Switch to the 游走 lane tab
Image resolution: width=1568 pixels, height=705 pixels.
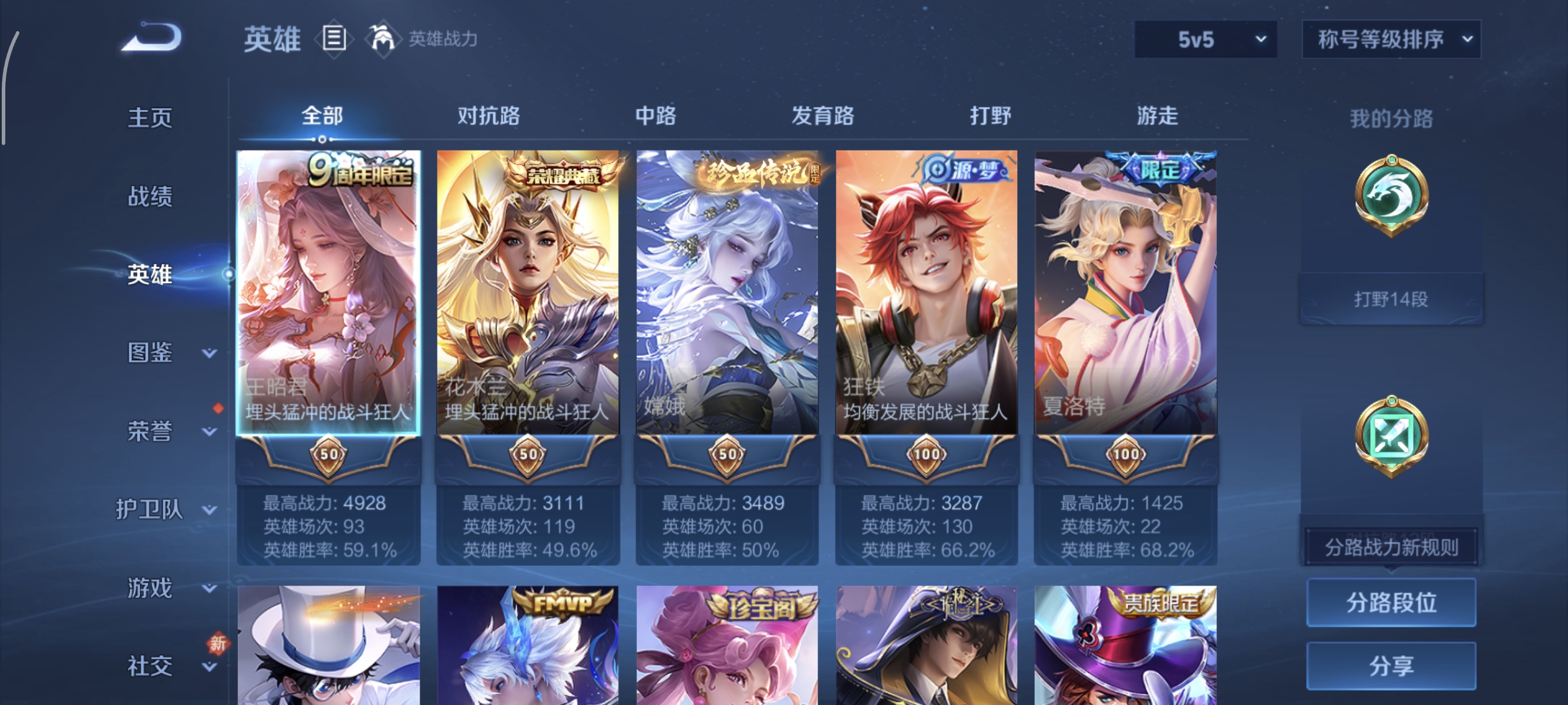tap(1158, 116)
